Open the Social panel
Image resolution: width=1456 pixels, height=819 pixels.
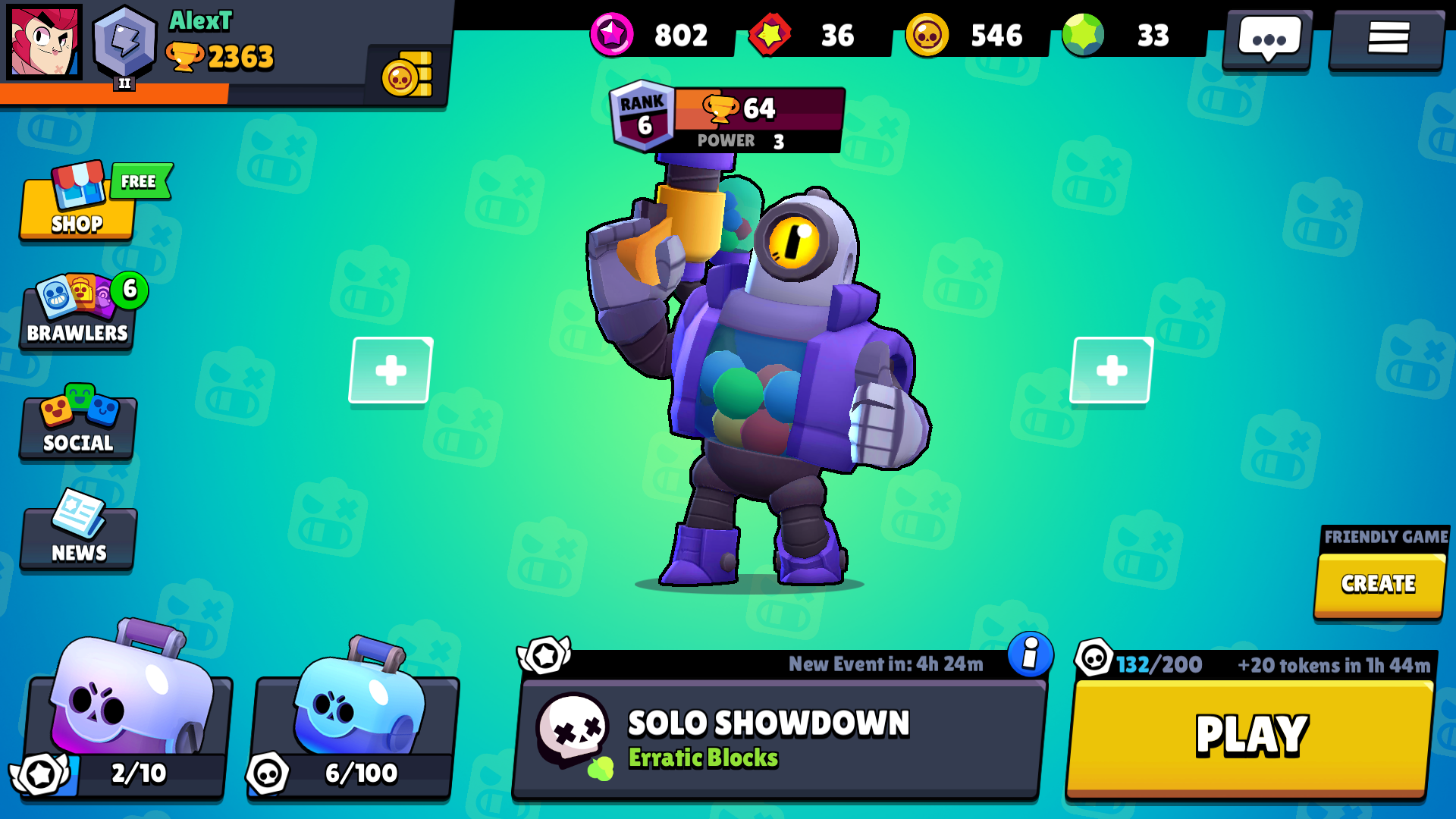coord(76,422)
